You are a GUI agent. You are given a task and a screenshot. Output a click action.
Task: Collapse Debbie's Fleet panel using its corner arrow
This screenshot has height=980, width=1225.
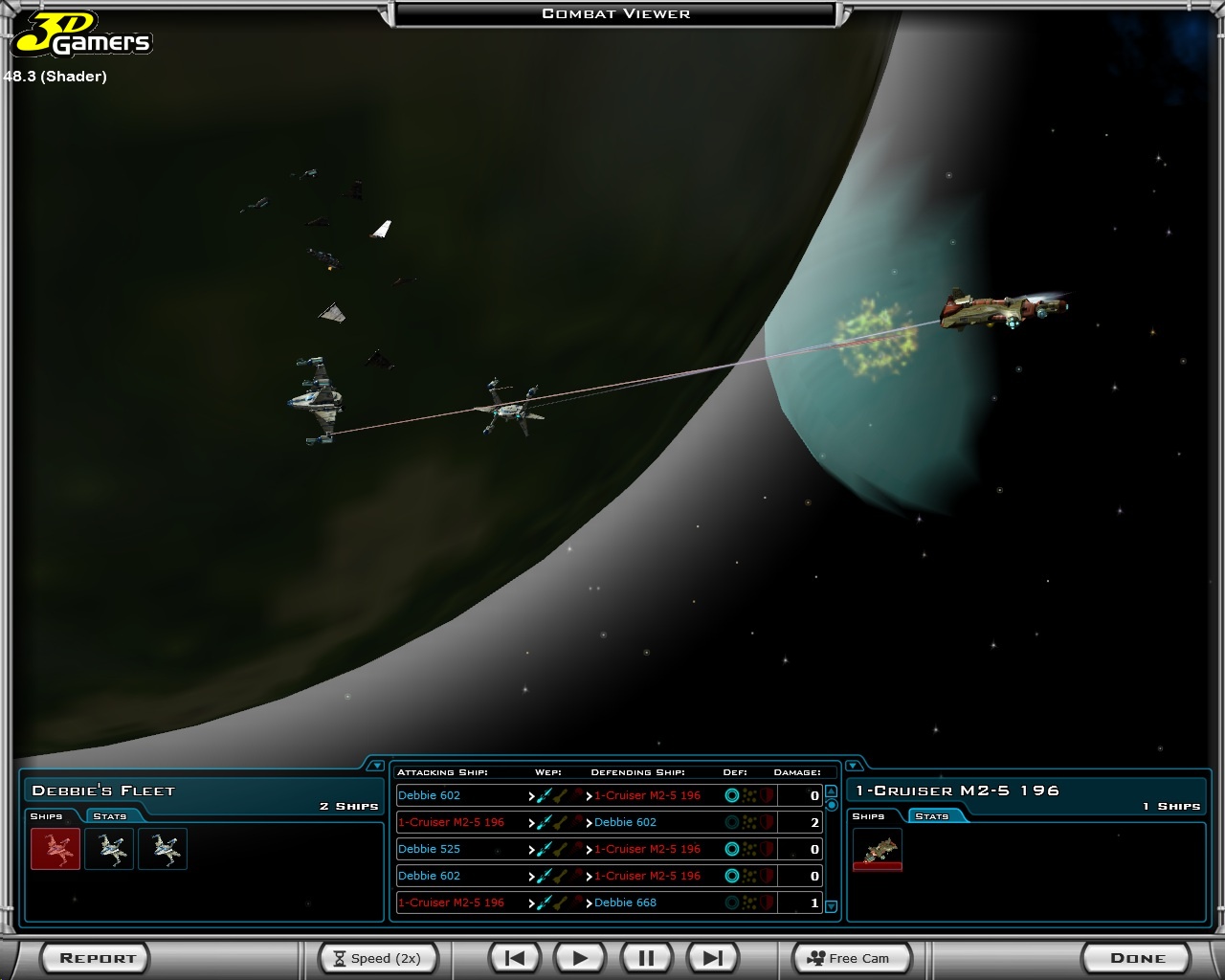[x=378, y=766]
